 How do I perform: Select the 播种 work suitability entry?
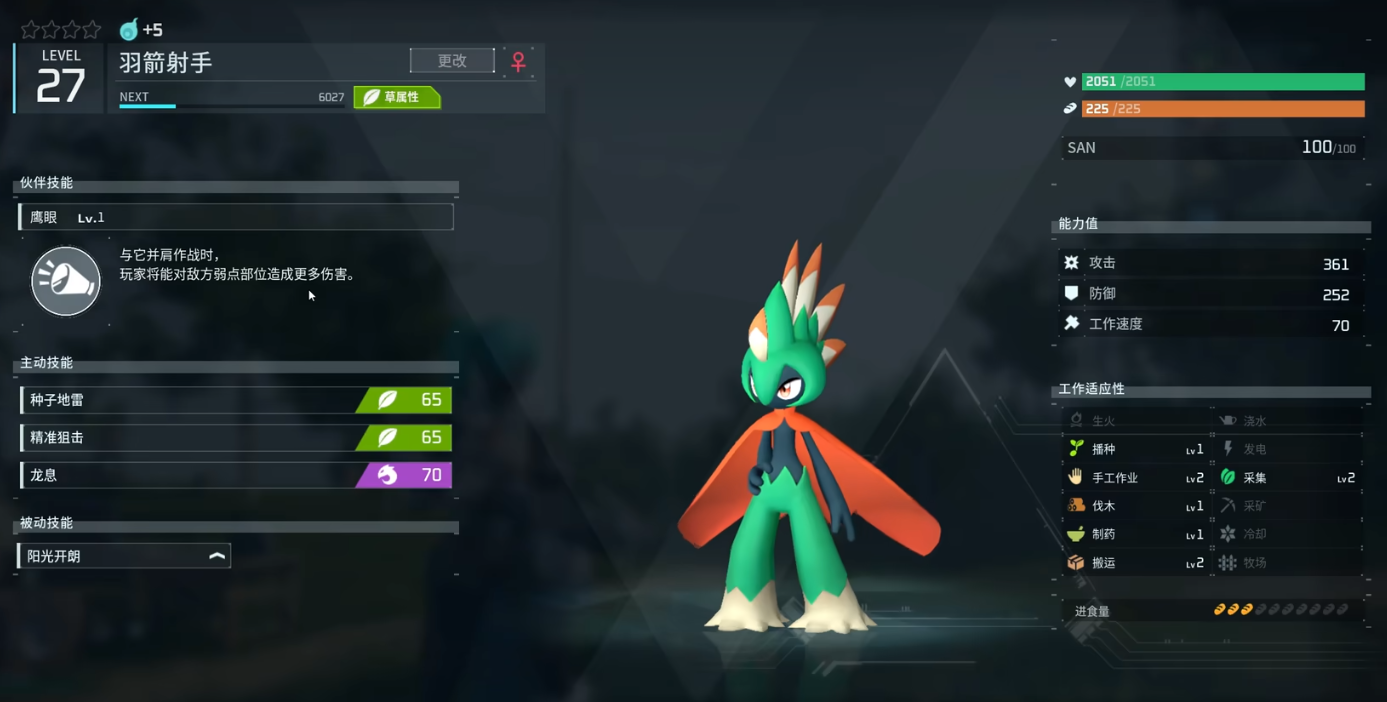pyautogui.click(x=1136, y=450)
